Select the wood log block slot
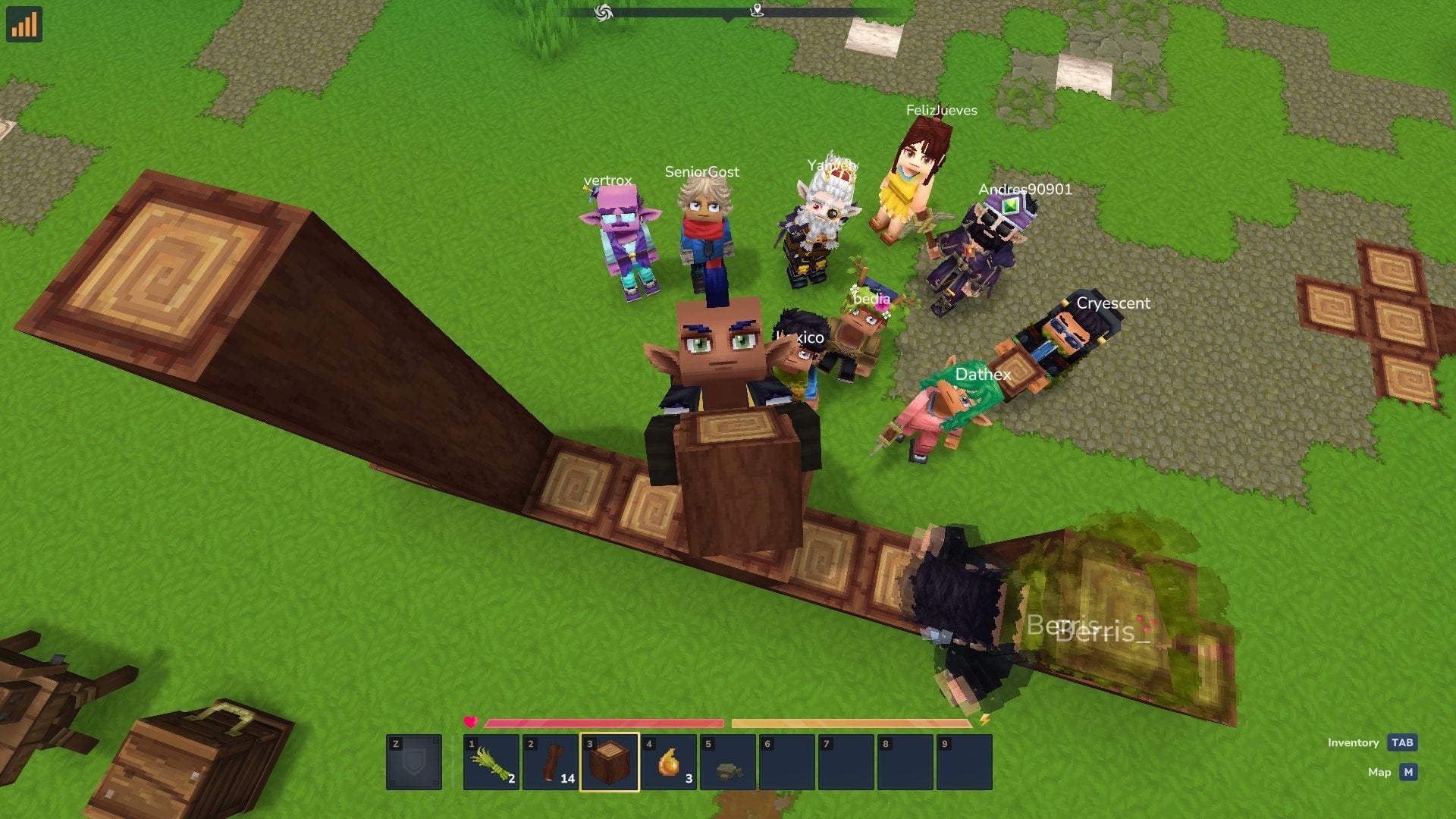 click(610, 762)
